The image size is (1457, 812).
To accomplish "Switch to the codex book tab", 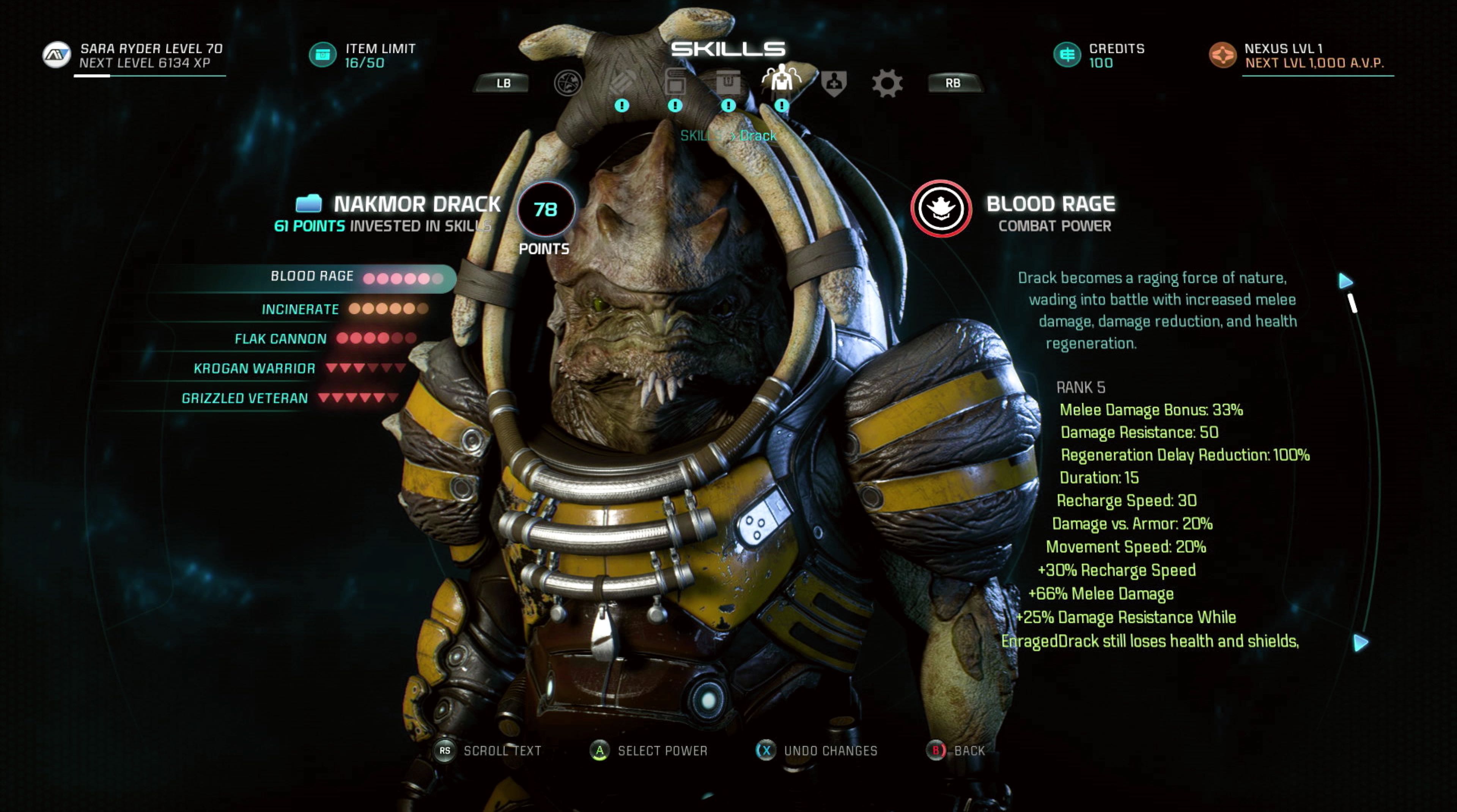I will [675, 84].
